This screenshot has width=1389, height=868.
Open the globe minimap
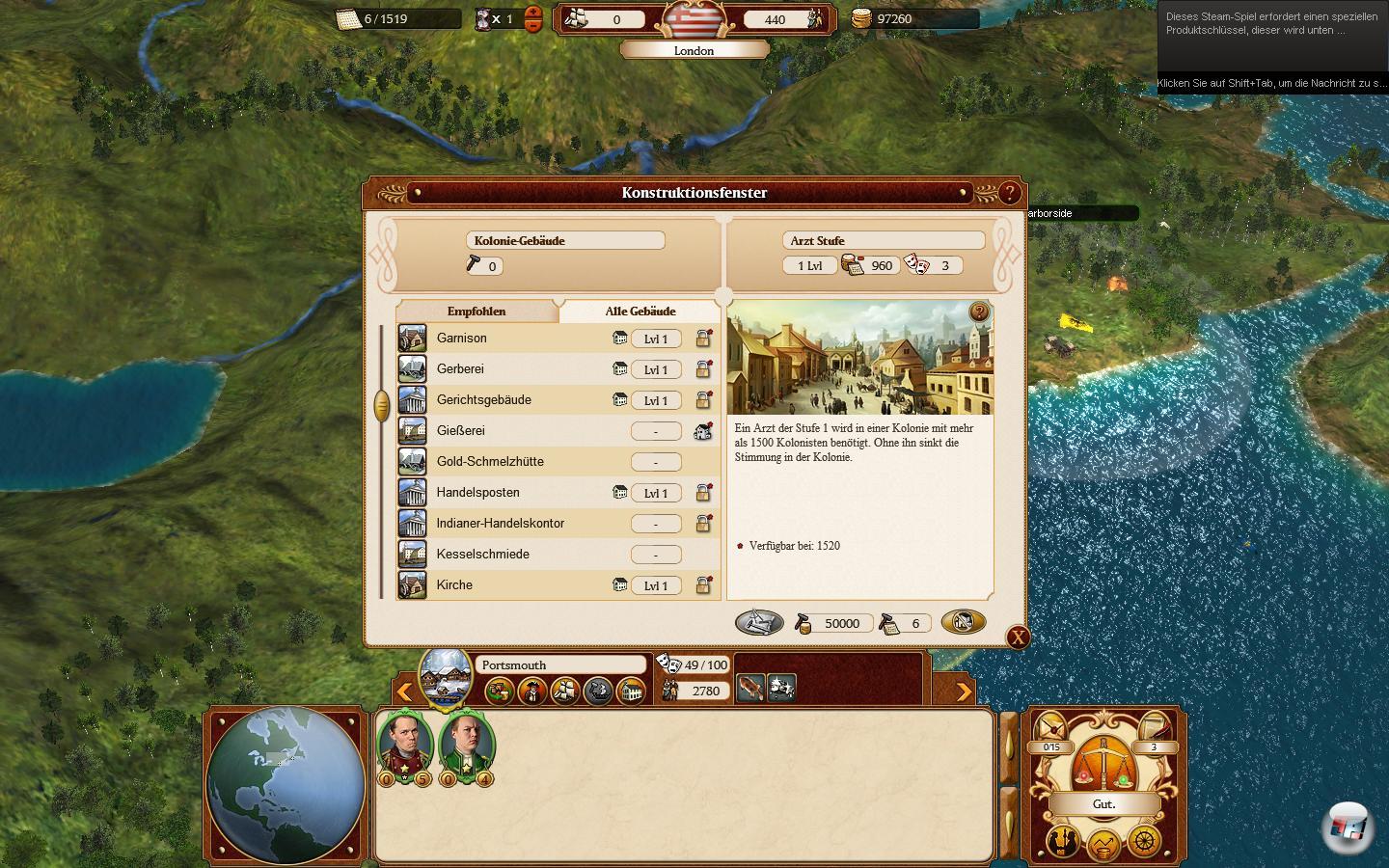[x=286, y=785]
